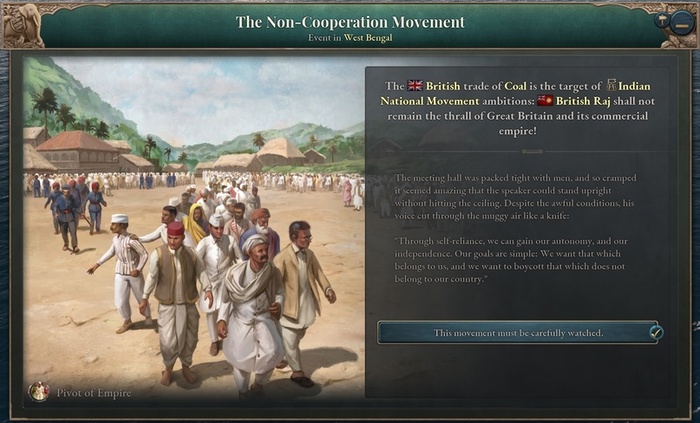
Task: Choose 'This movement must be carefully watched'
Action: tap(518, 332)
